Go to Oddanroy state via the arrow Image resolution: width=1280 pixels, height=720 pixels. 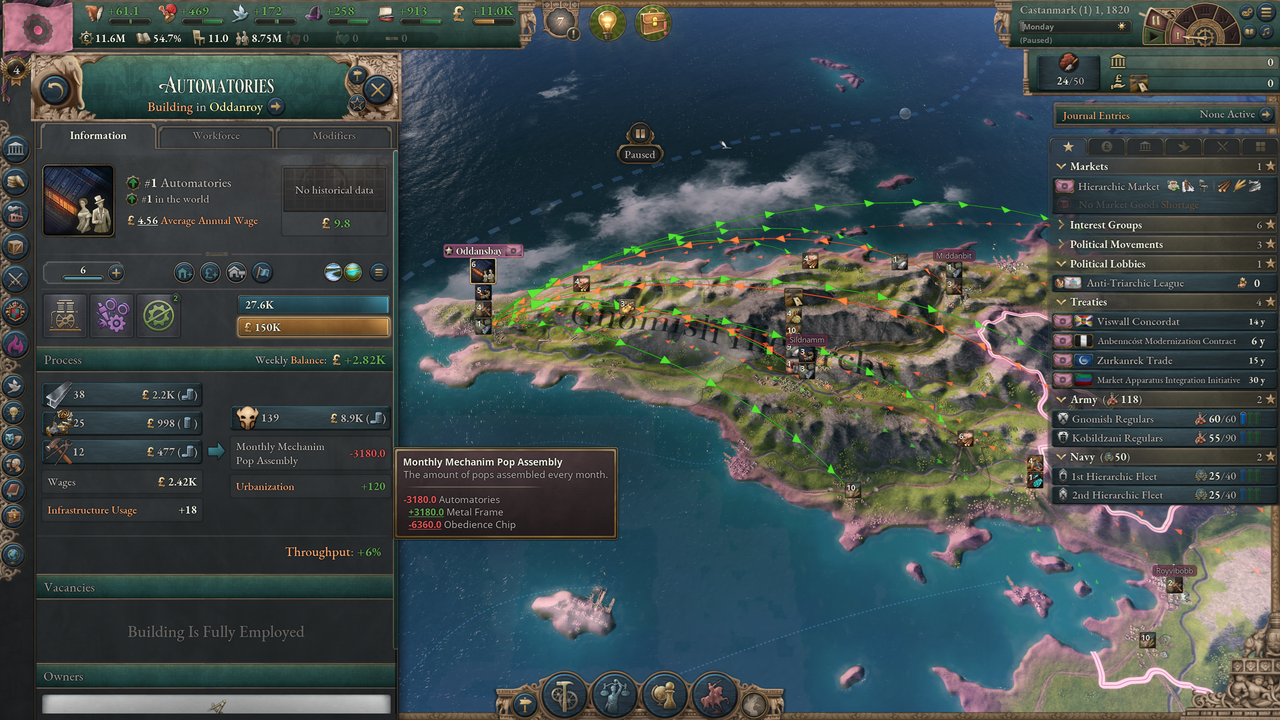276,107
